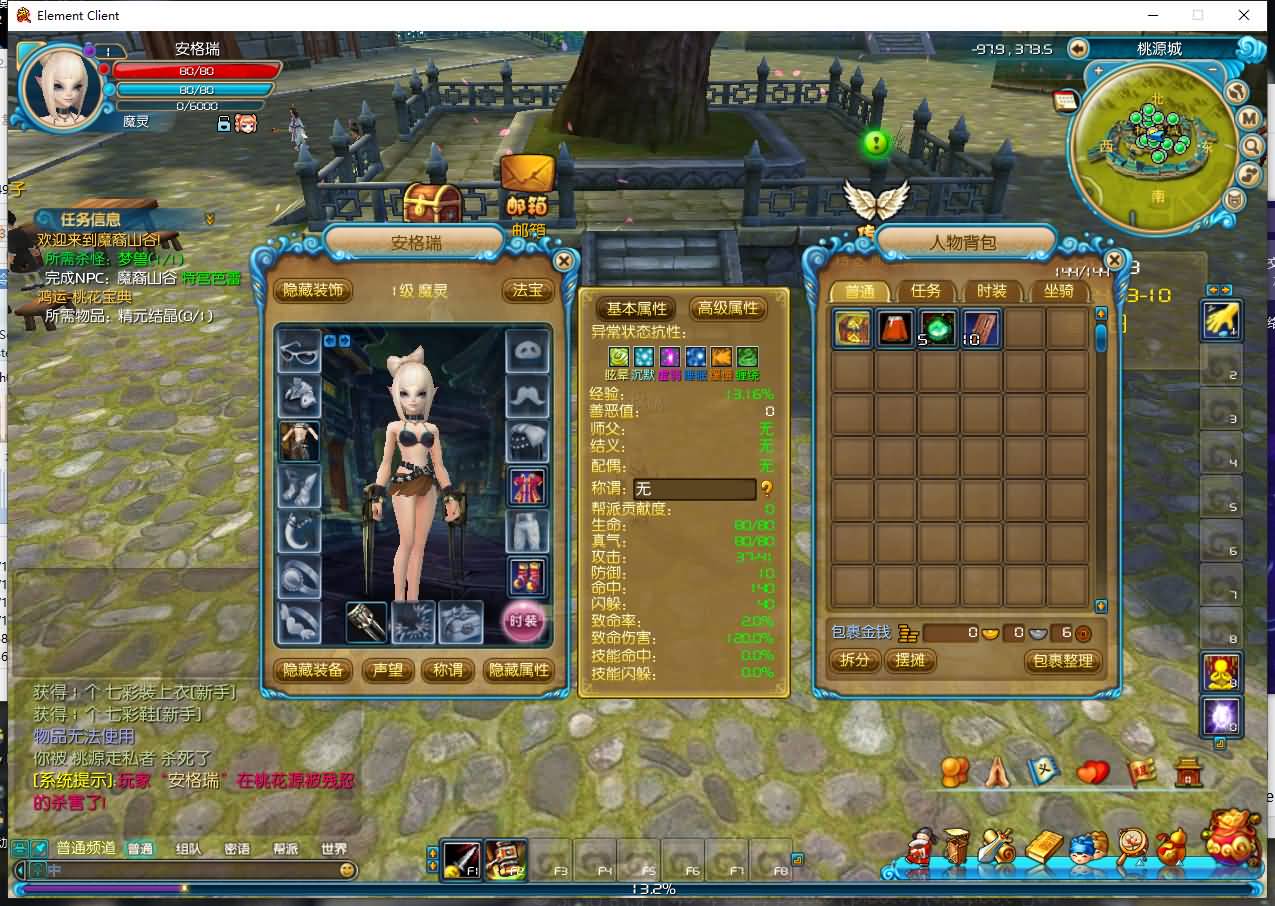Open the 摆摊 stall button
This screenshot has height=906, width=1275.
(x=910, y=661)
